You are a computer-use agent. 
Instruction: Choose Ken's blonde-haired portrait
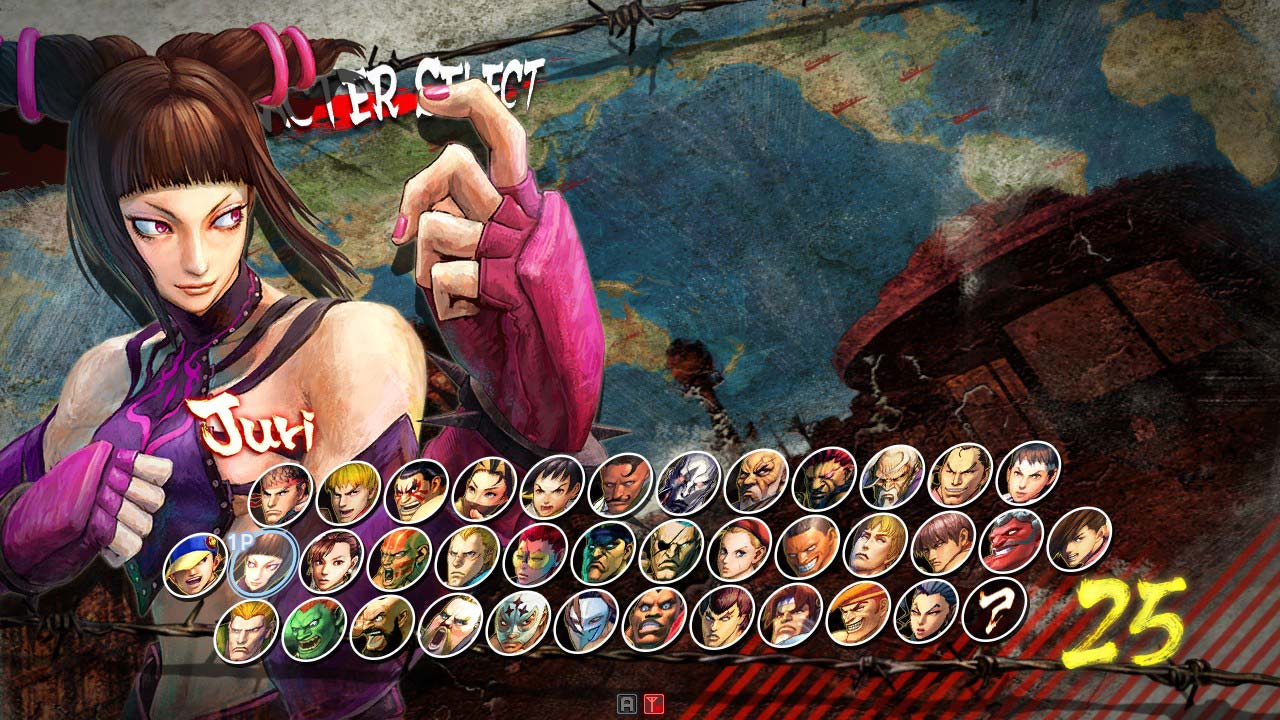pos(348,492)
